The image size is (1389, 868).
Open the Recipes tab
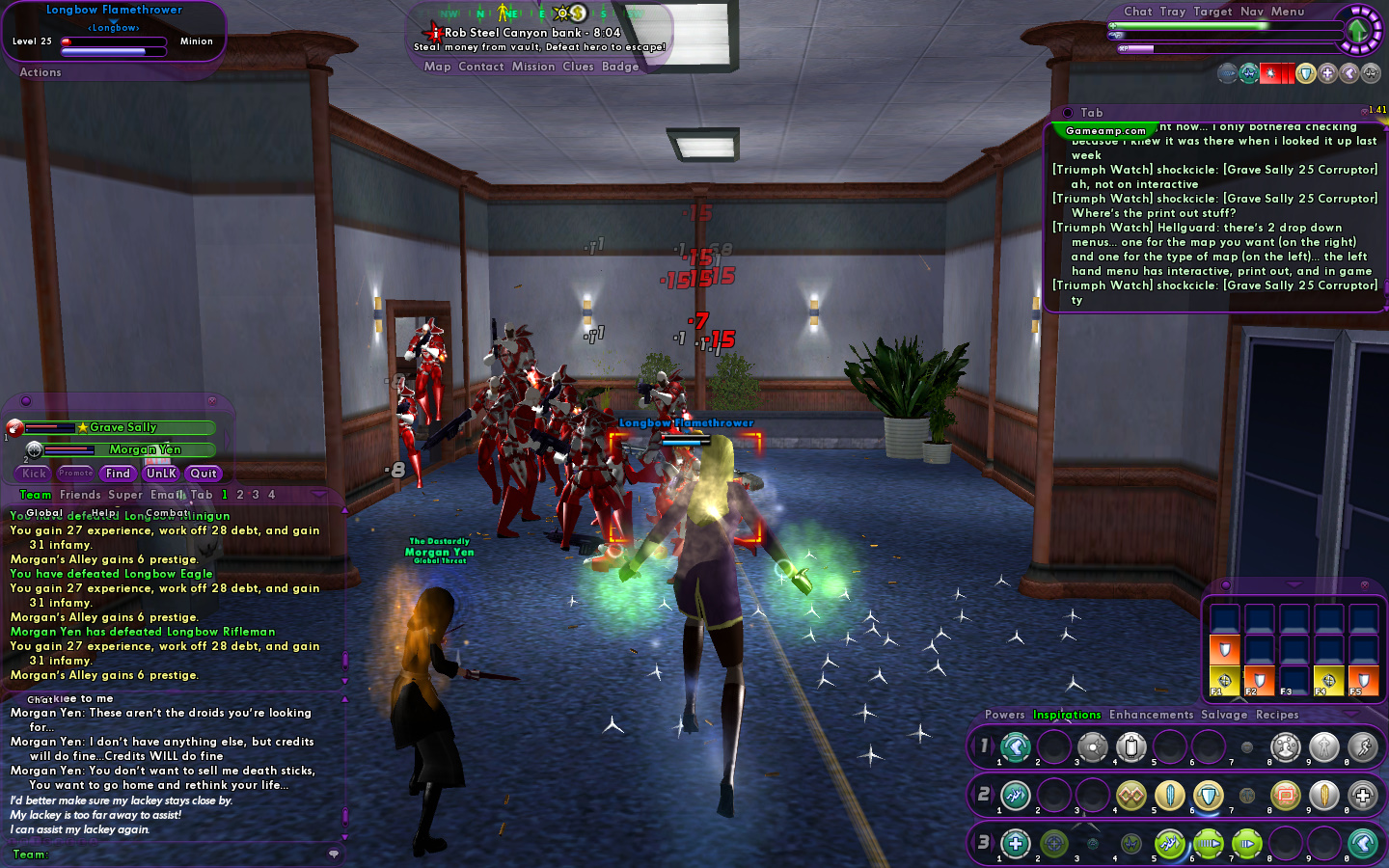click(1277, 715)
